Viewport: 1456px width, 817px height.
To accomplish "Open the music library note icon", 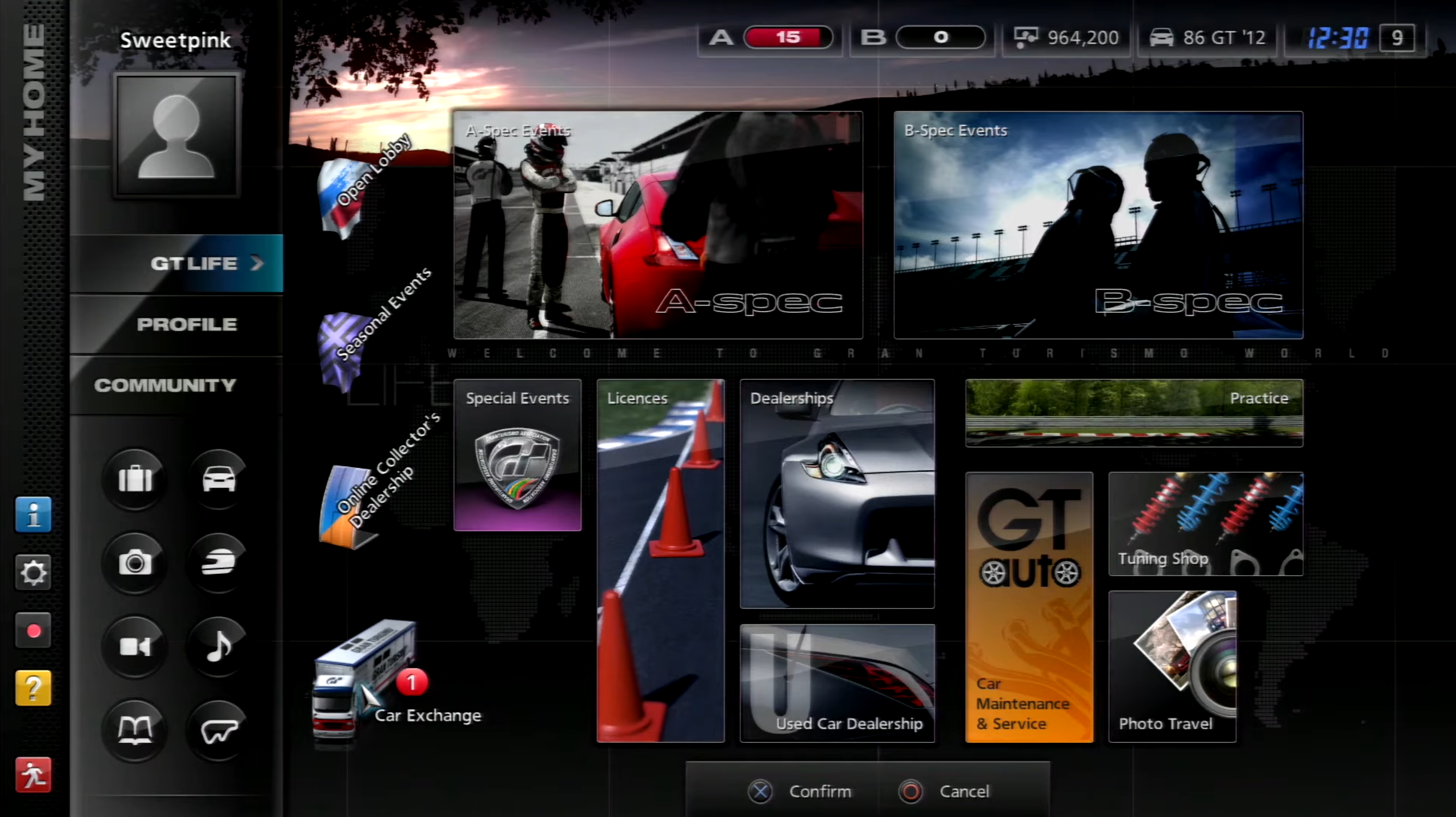I will click(x=217, y=648).
